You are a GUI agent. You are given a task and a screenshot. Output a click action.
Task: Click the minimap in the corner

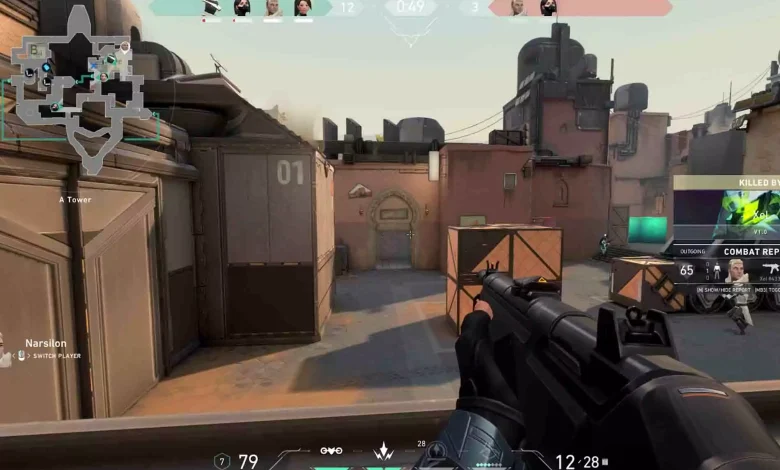click(78, 88)
